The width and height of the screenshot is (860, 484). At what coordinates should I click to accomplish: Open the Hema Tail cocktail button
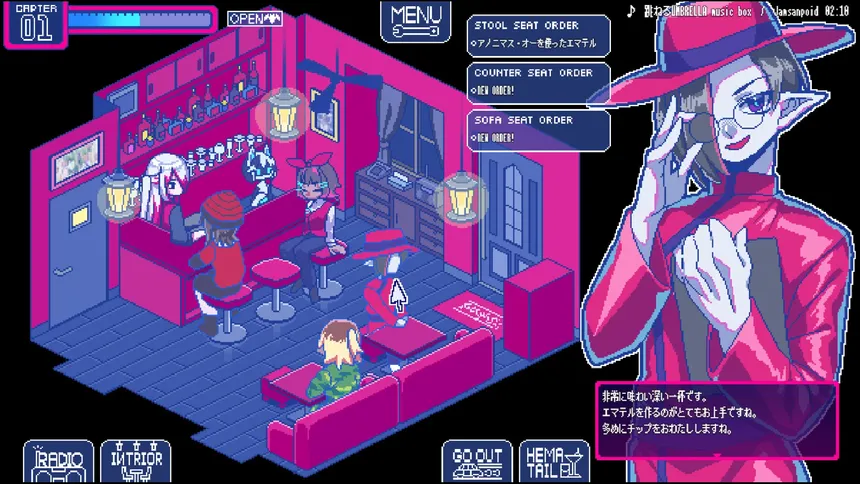(555, 462)
